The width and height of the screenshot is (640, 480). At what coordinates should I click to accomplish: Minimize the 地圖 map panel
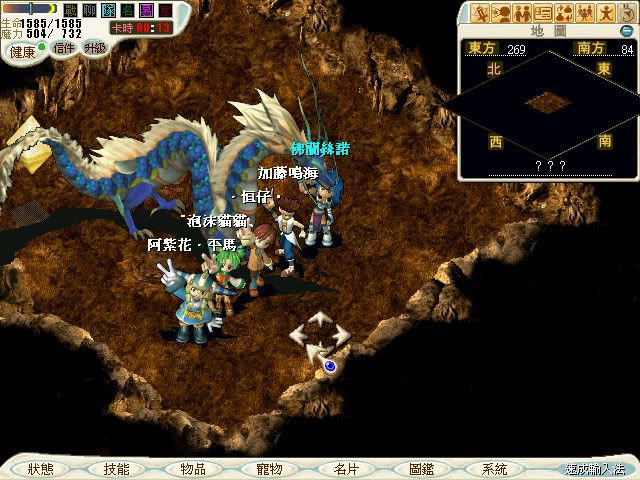[x=627, y=31]
